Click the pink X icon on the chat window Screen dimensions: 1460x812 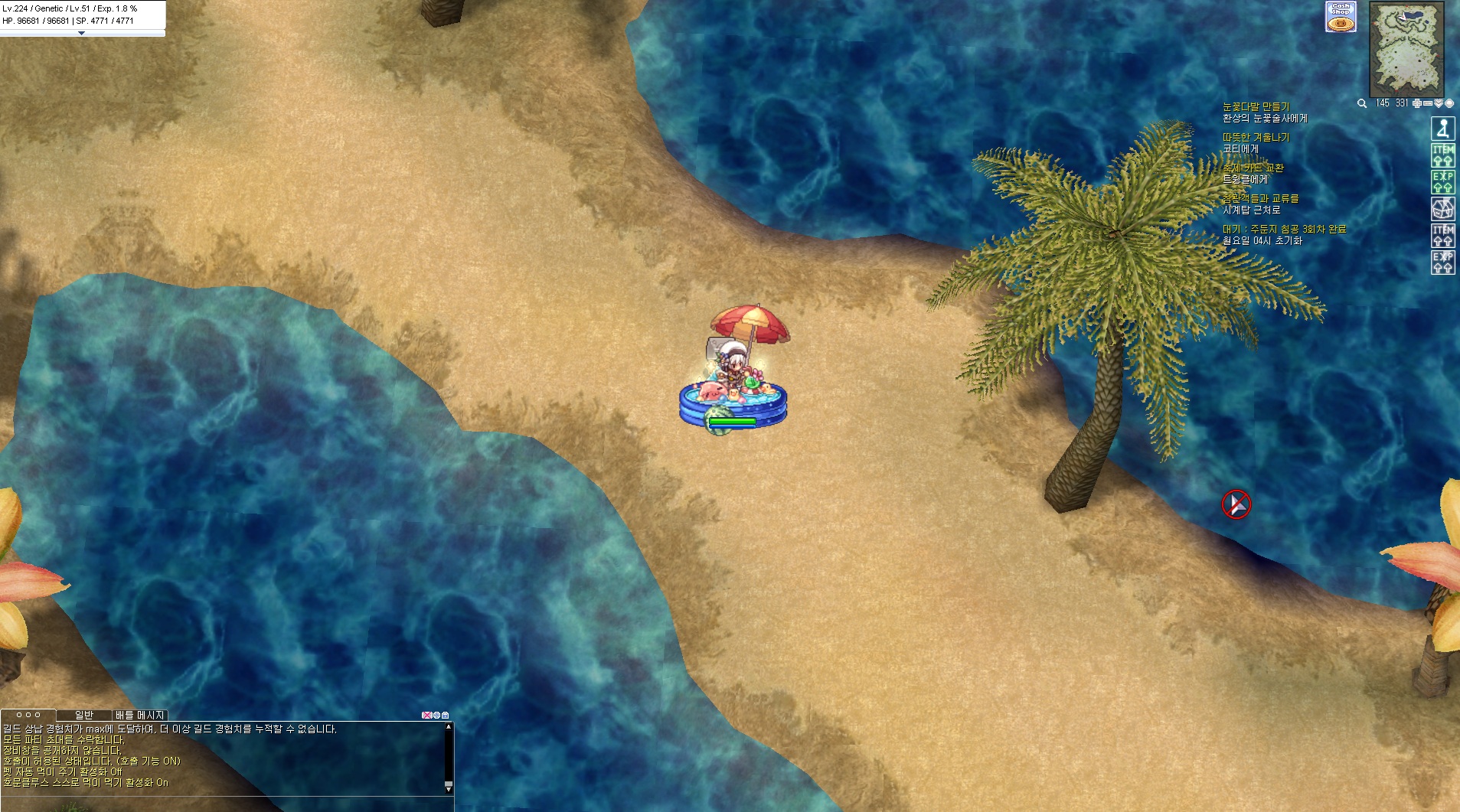(426, 715)
